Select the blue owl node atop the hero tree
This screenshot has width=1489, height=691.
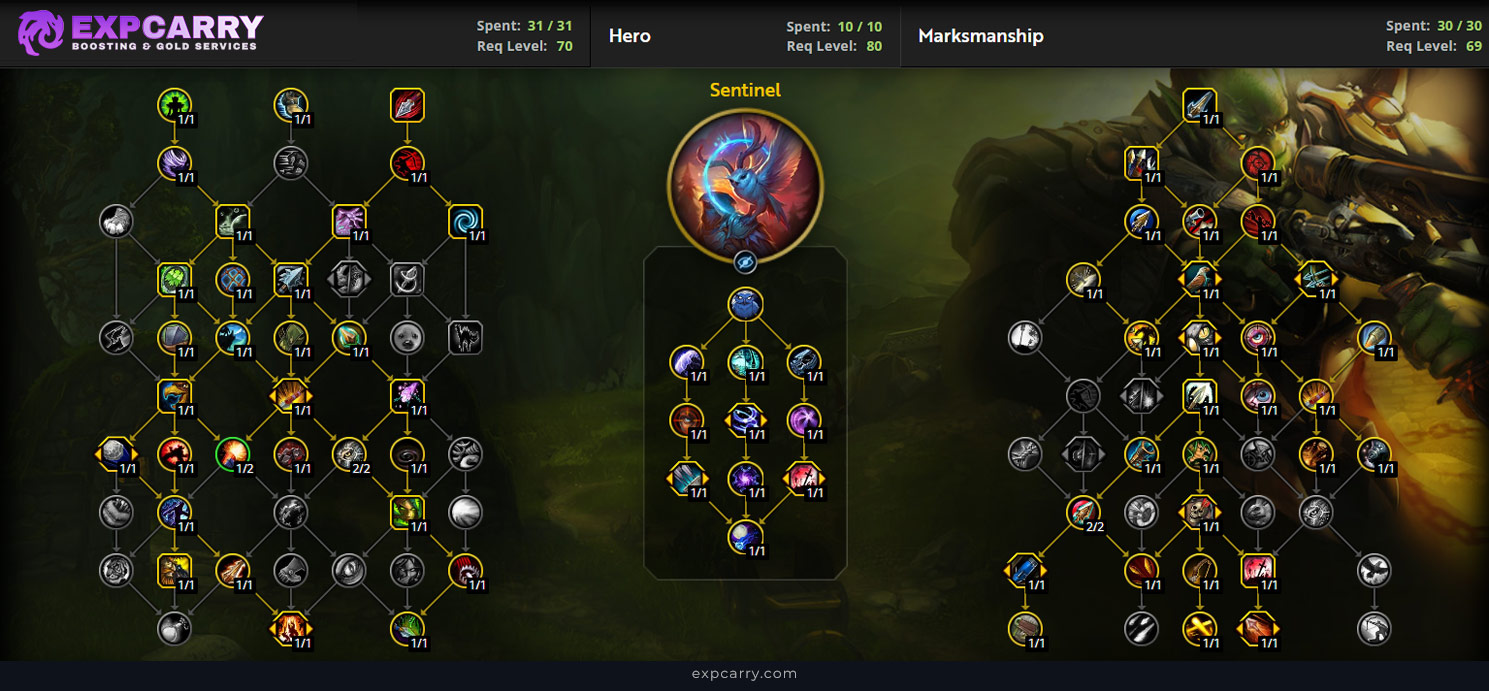[x=745, y=305]
